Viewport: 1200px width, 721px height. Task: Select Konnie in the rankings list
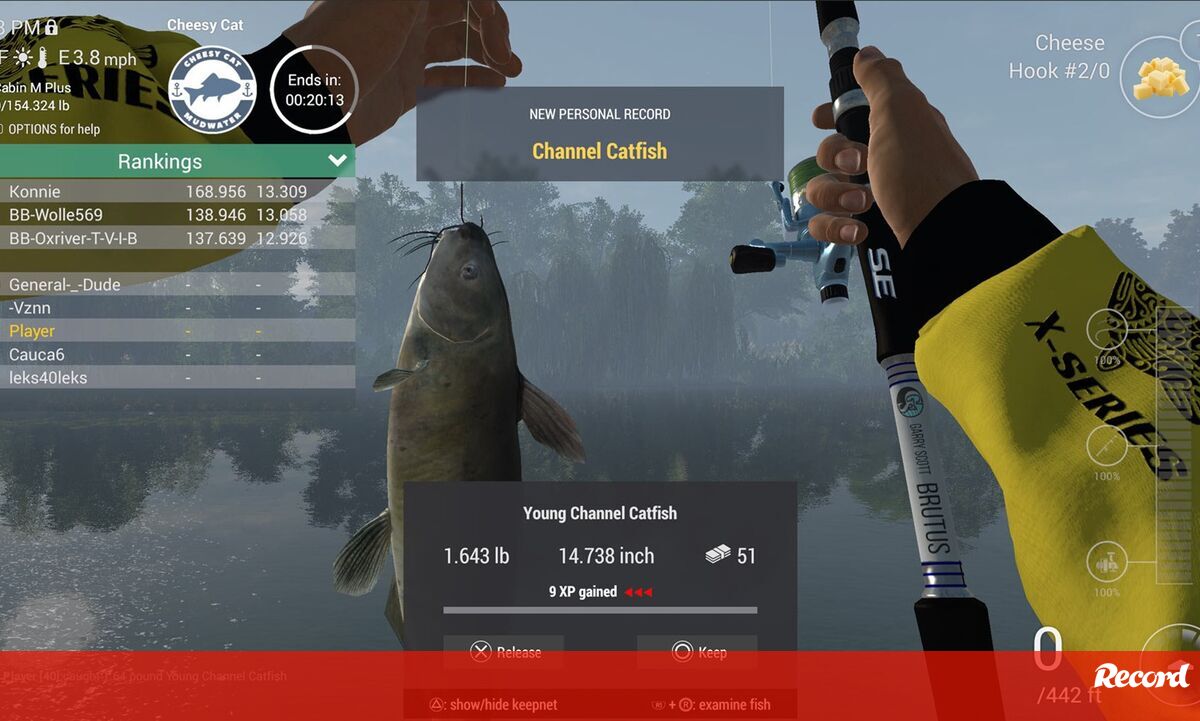[x=36, y=192]
